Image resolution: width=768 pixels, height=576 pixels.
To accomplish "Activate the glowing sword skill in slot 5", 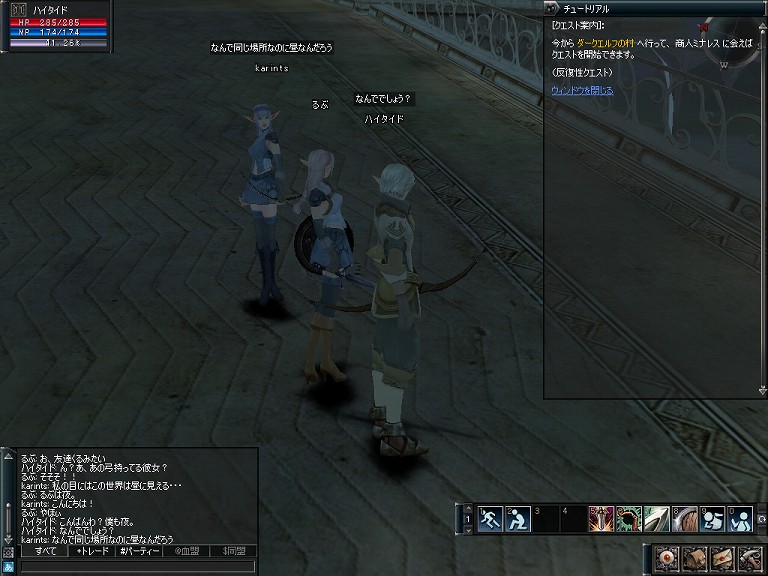I will point(601,519).
